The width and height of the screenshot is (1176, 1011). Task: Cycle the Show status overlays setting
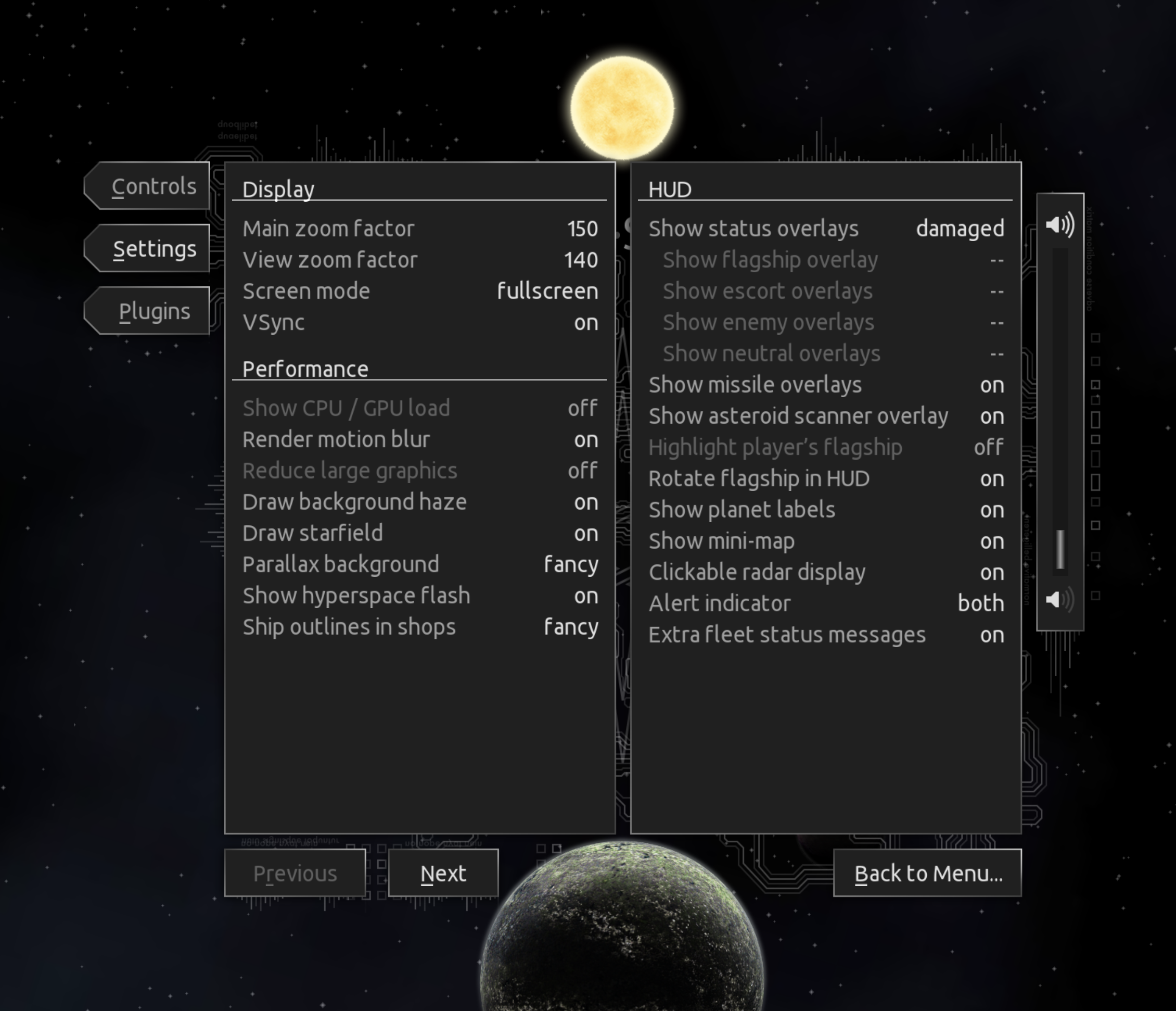click(826, 228)
